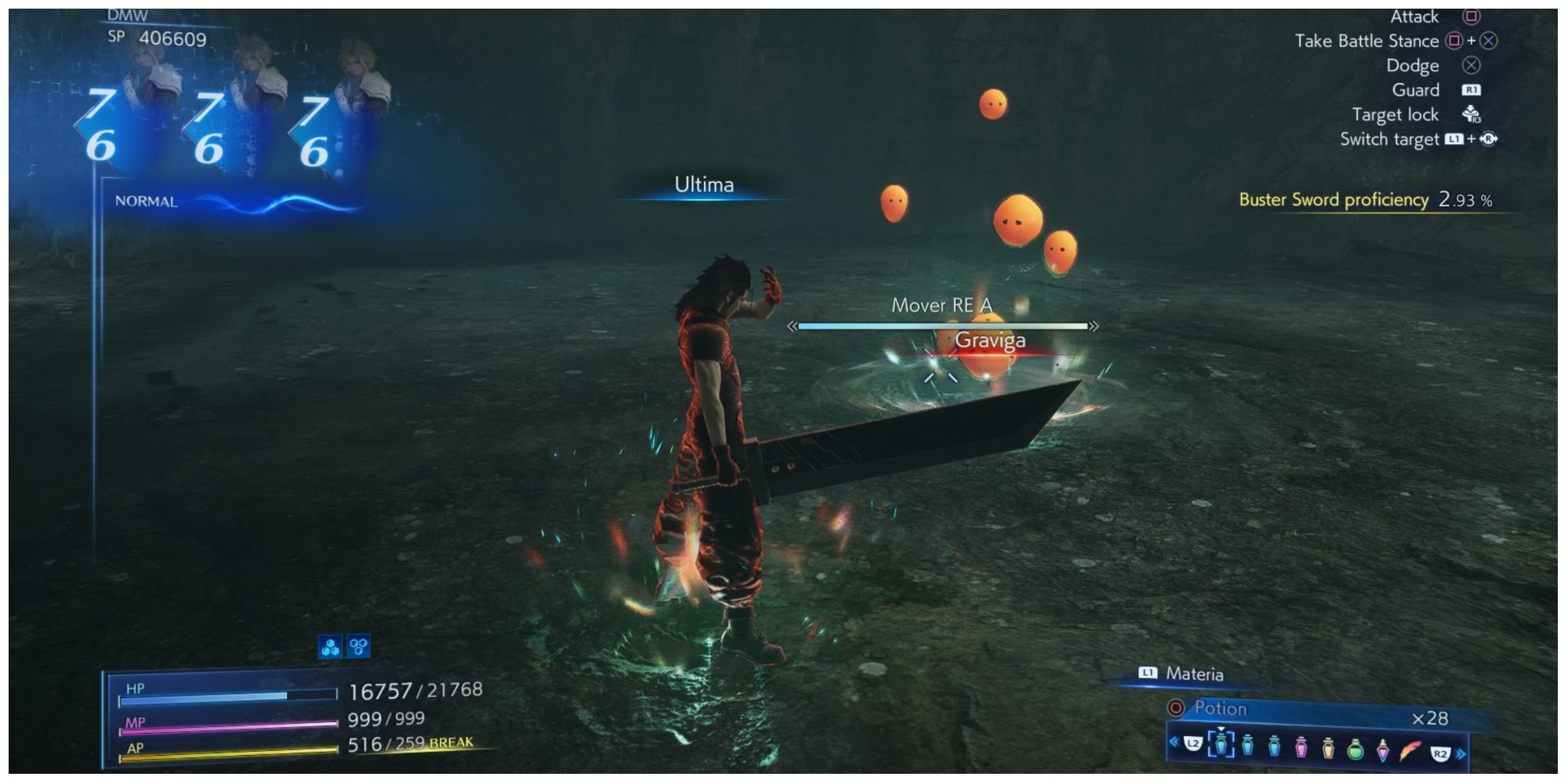Select the green Remedy flask icon
1568x784 pixels.
(1356, 750)
